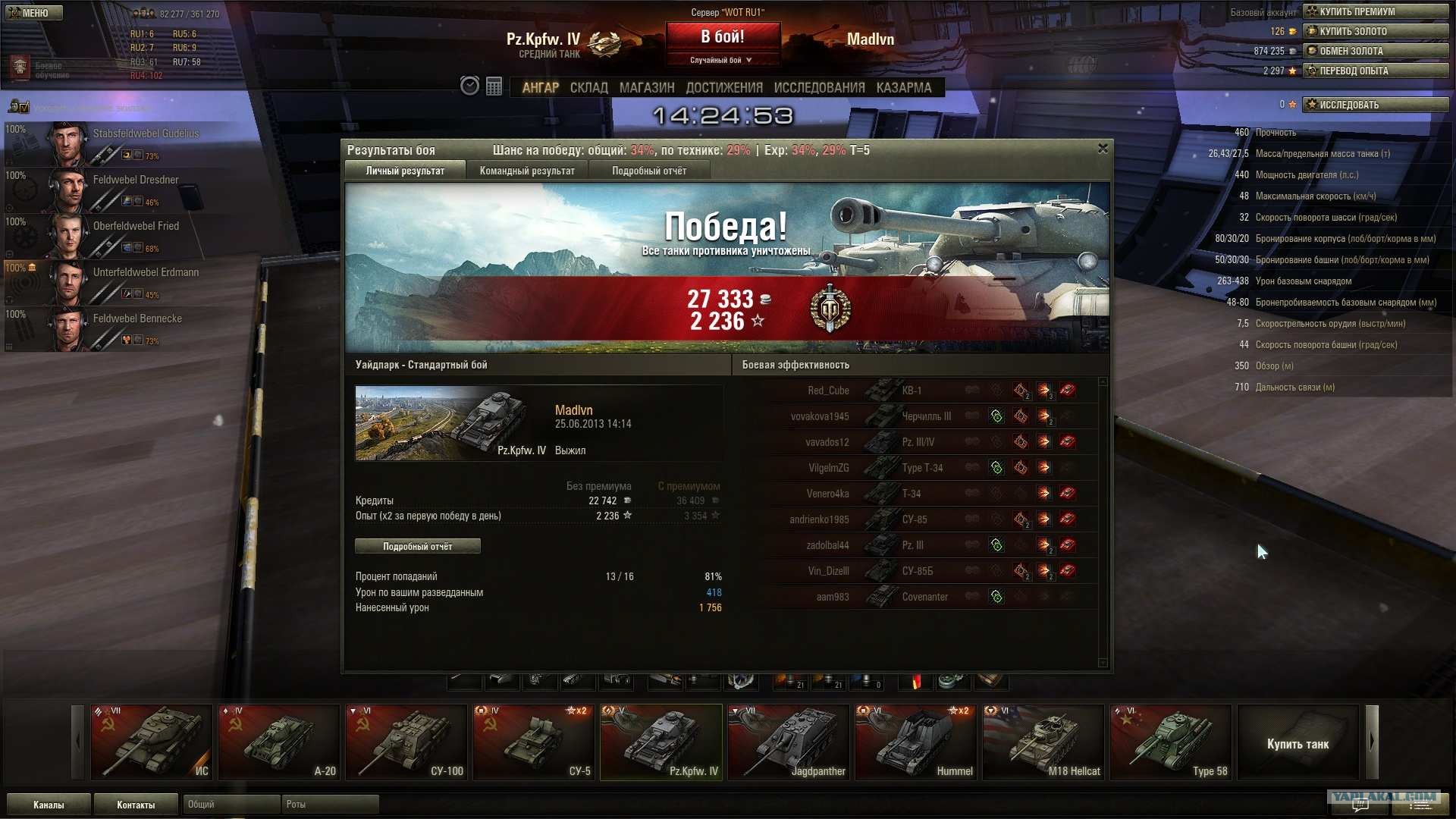The width and height of the screenshot is (1456, 819).
Task: Switch to the СКЛАД section
Action: click(589, 88)
